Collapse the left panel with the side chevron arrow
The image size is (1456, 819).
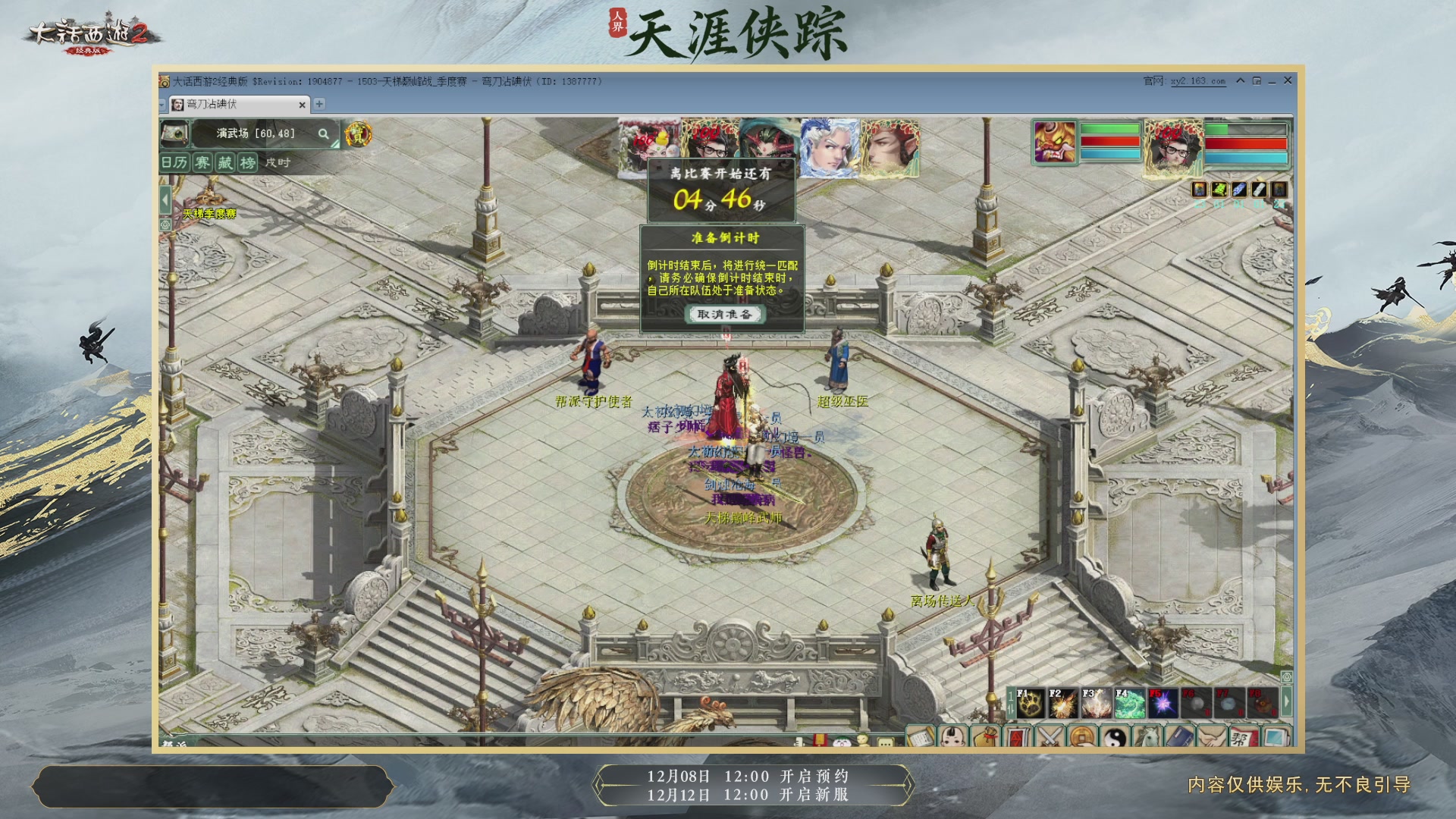pos(165,199)
